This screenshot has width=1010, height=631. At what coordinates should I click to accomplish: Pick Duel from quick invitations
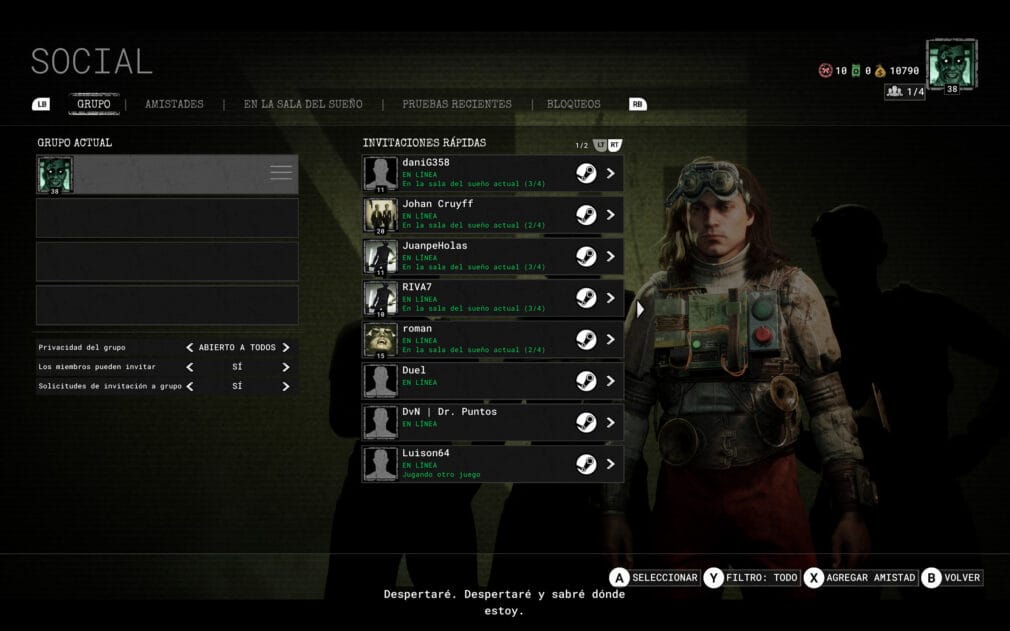492,381
